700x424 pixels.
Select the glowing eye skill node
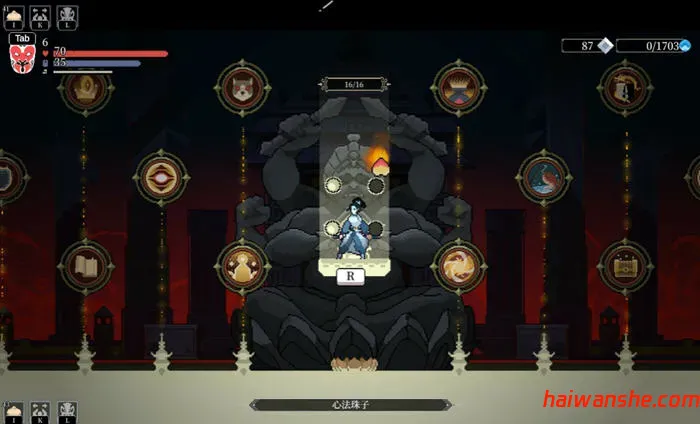[x=161, y=178]
